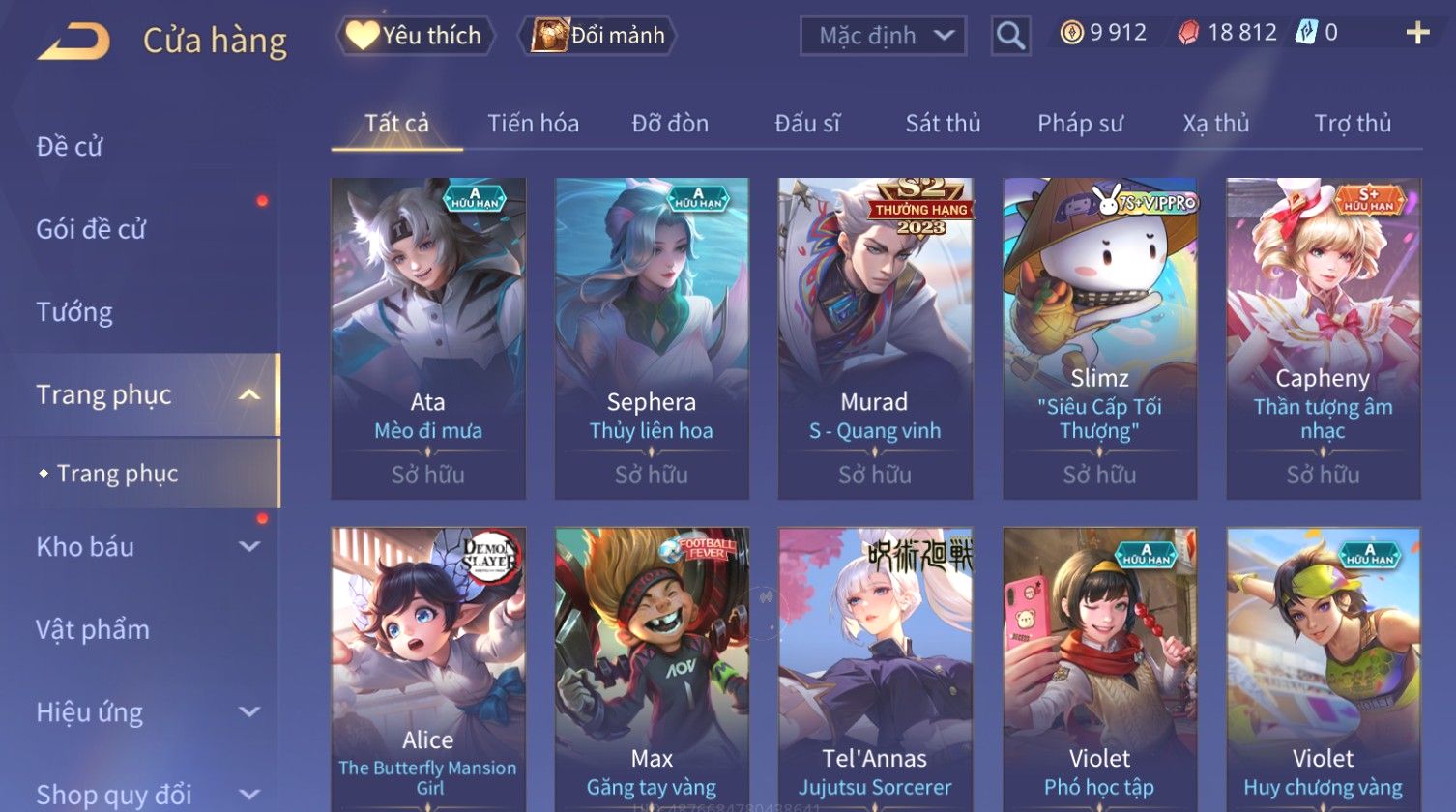Open the Tướng heroes section

[x=74, y=312]
